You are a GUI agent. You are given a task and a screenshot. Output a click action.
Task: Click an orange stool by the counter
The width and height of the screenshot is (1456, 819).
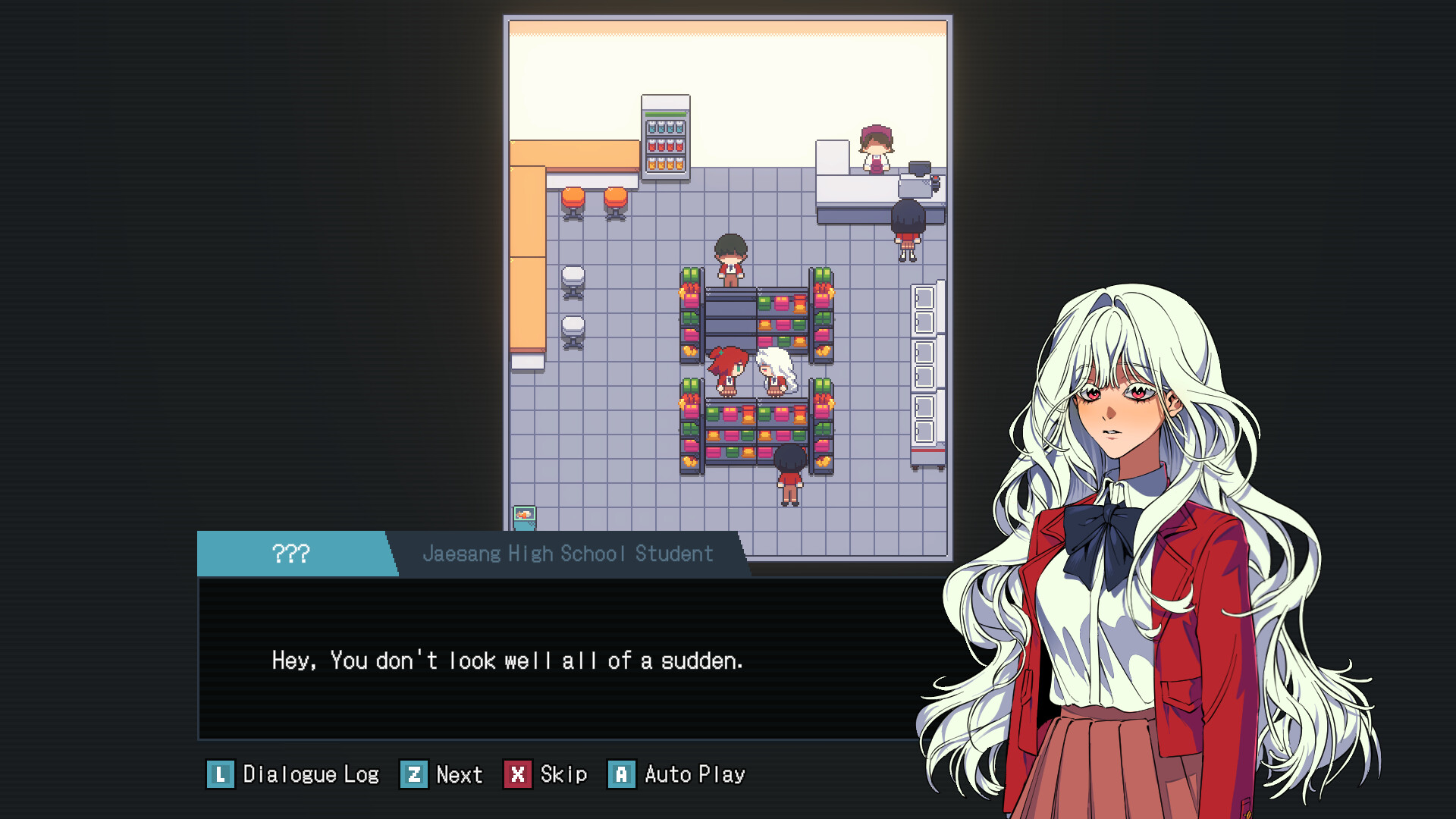[575, 199]
